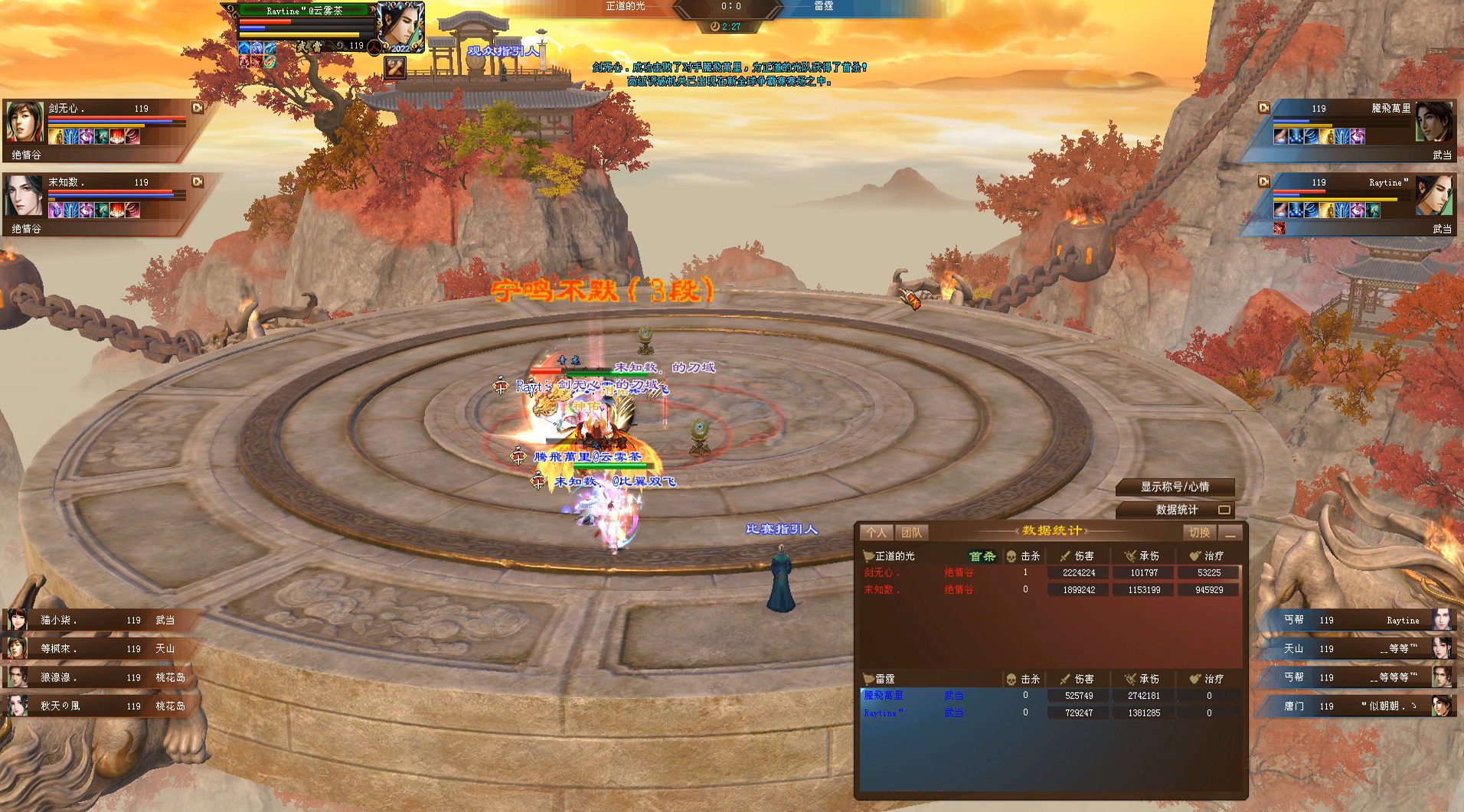Click the 騰飛萬里 row in stats table
Viewport: 1464px width, 812px height.
[x=1049, y=696]
